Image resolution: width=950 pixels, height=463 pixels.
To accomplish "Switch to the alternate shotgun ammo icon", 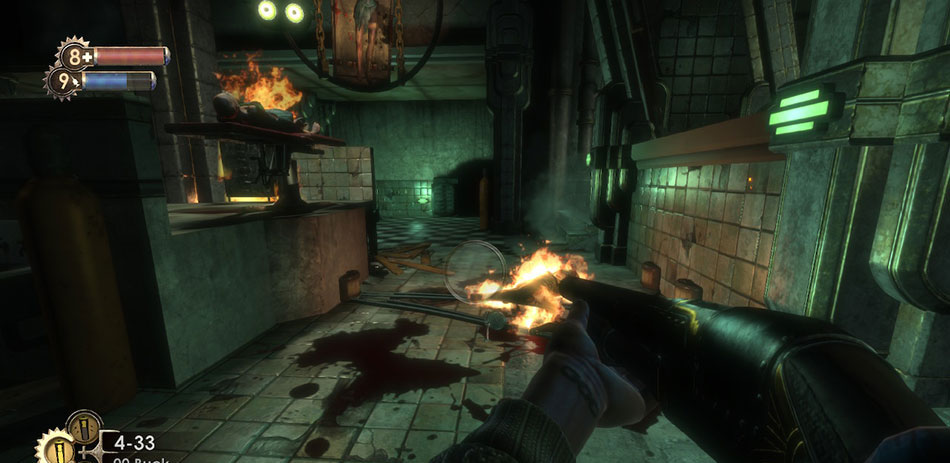I will [83, 428].
